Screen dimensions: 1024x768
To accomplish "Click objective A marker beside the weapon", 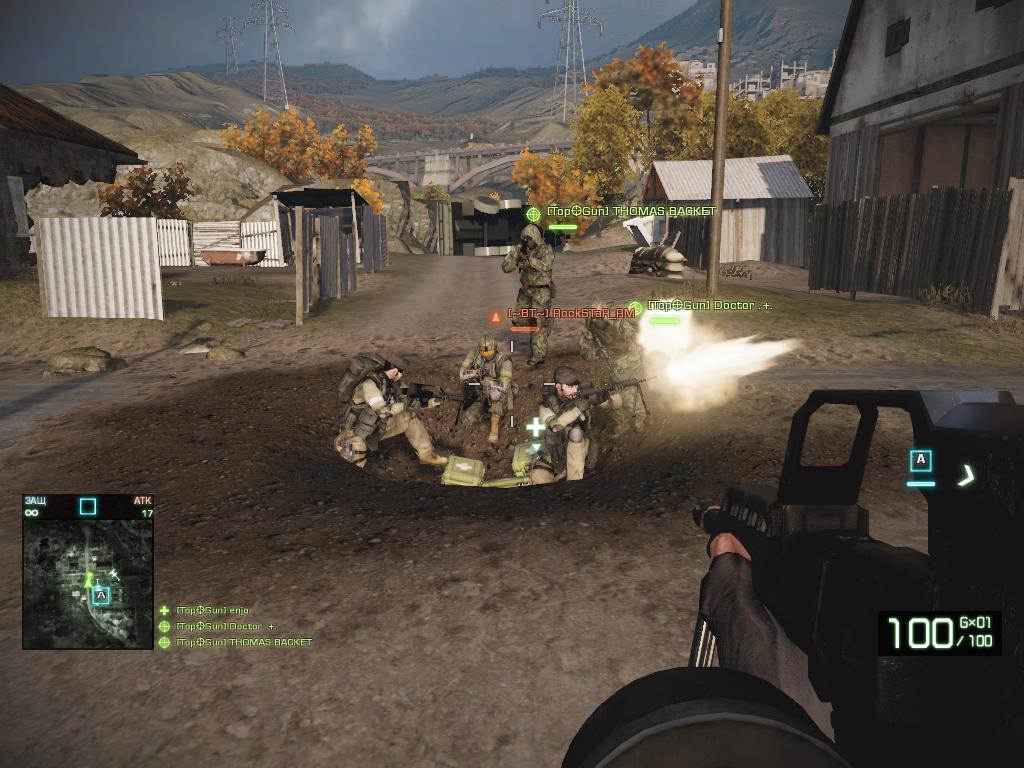I will click(921, 461).
